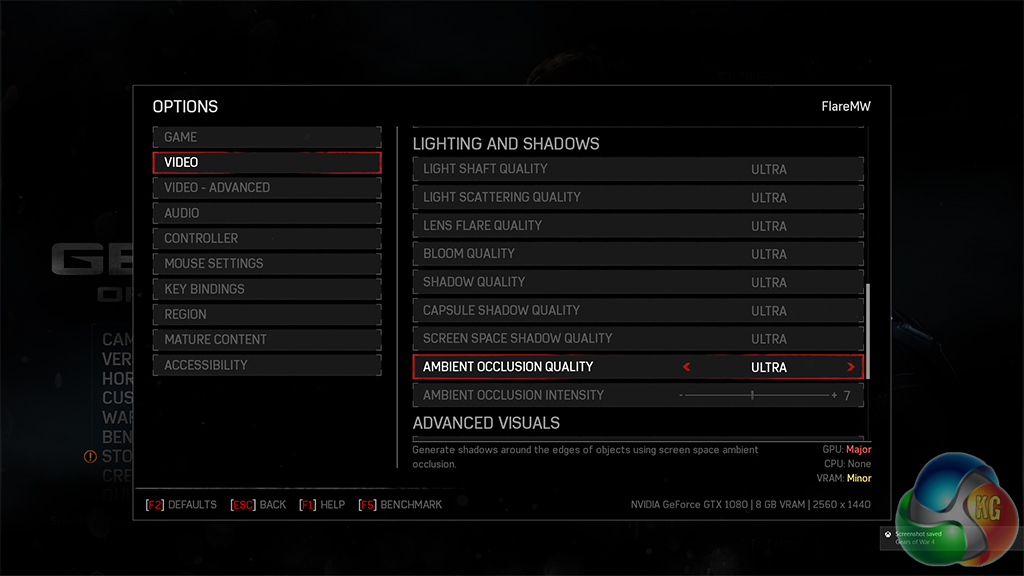The width and height of the screenshot is (1024, 576).
Task: Open the Game options category
Action: coord(266,137)
